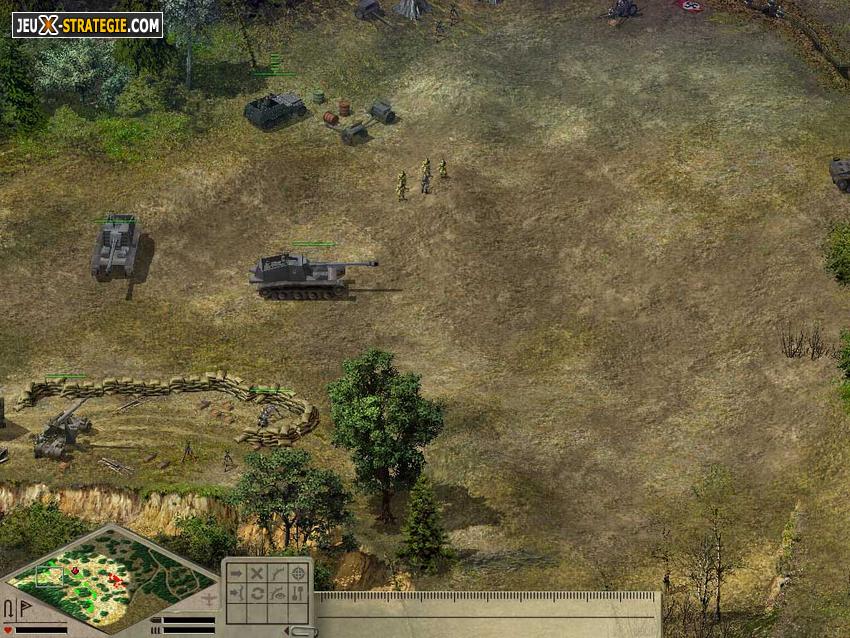Click the paperclip at the panel's edge
This screenshot has height=638, width=850.
point(298,630)
